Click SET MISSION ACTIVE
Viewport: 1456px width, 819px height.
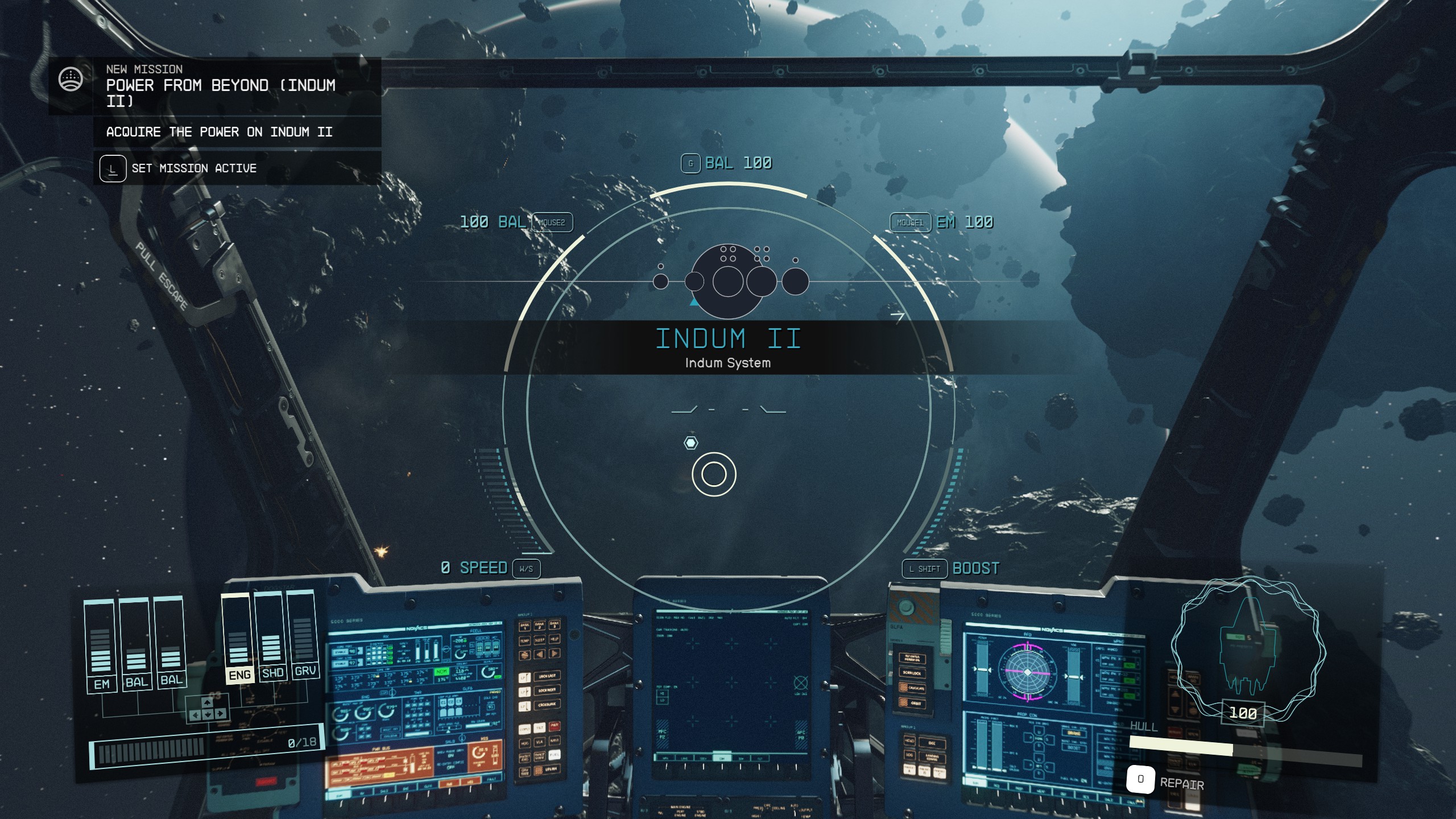point(195,168)
